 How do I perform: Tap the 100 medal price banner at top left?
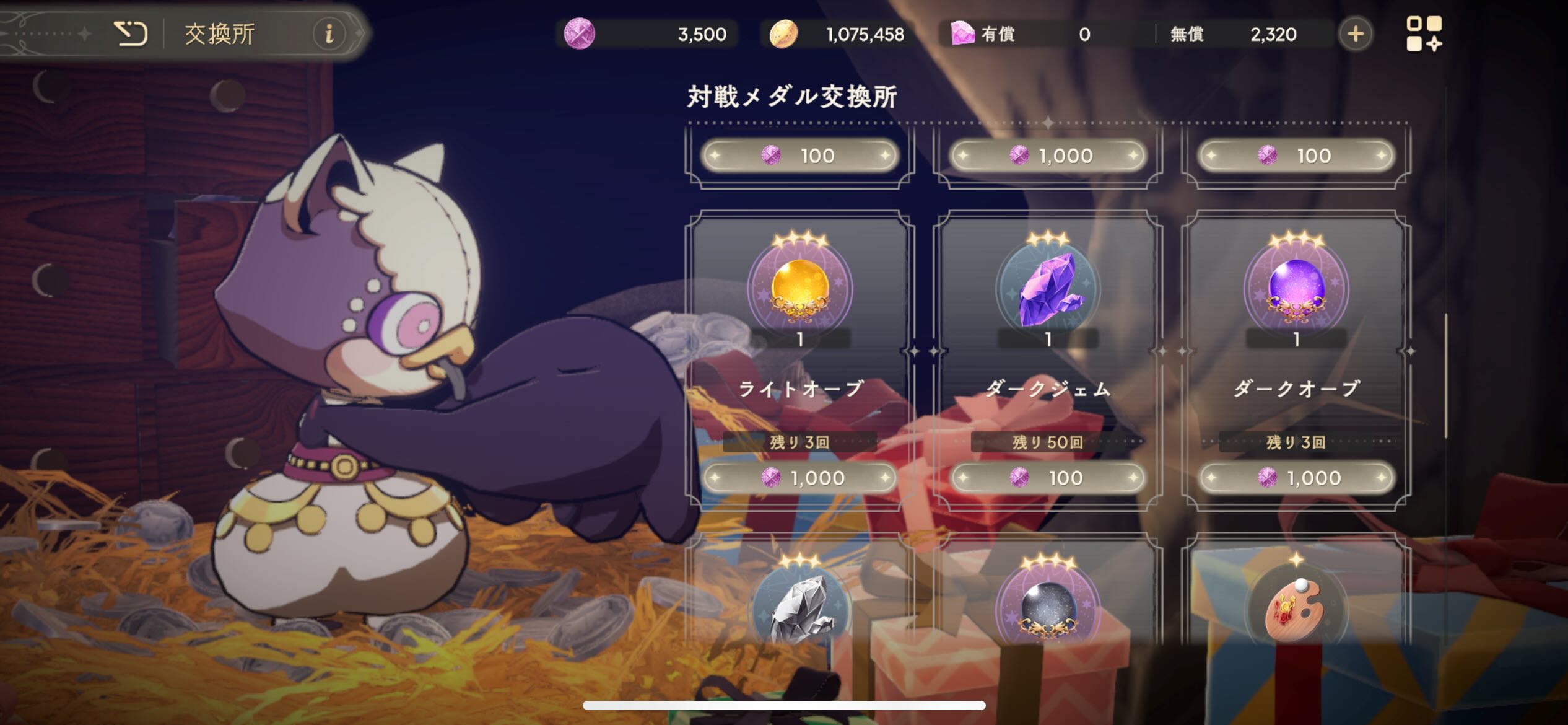pyautogui.click(x=801, y=155)
